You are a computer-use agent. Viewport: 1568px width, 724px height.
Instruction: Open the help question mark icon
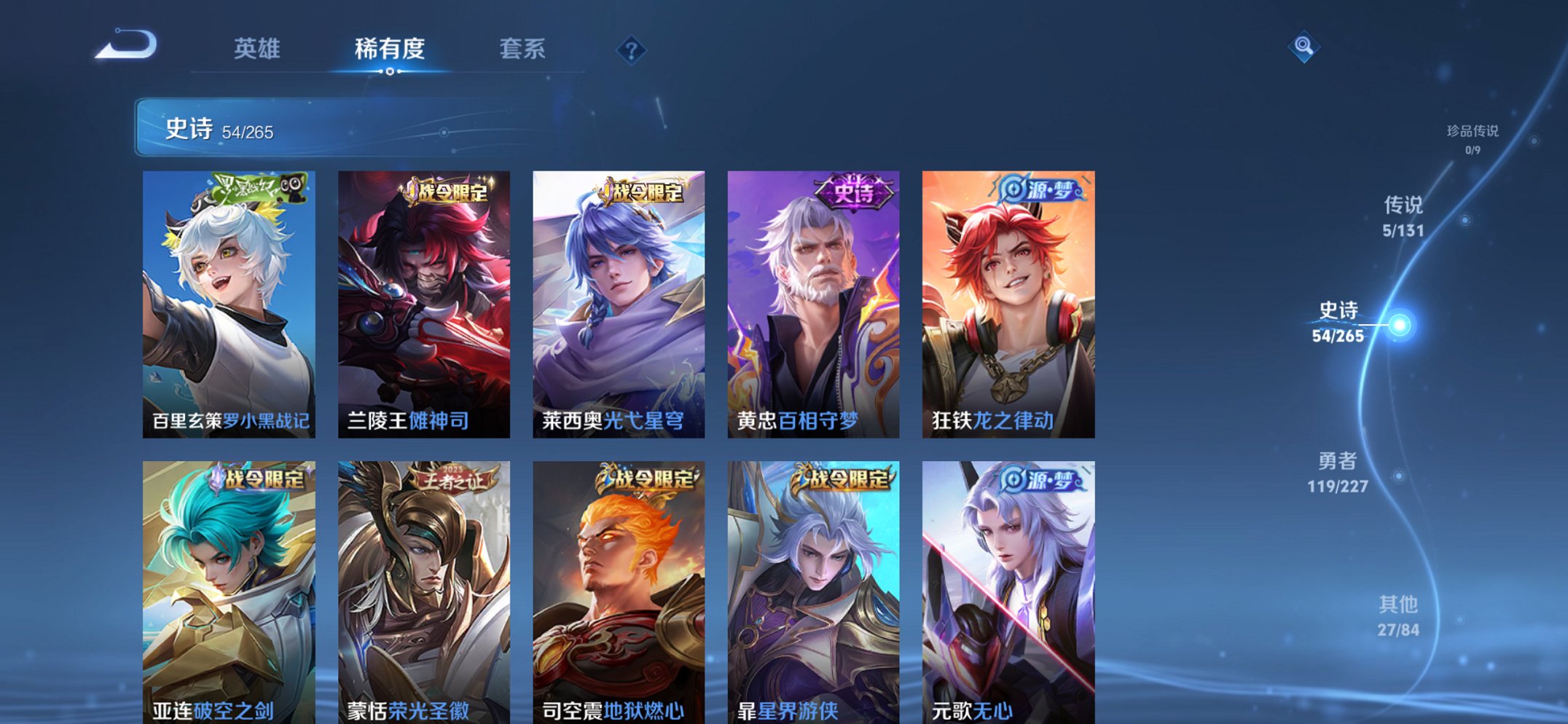click(x=632, y=50)
